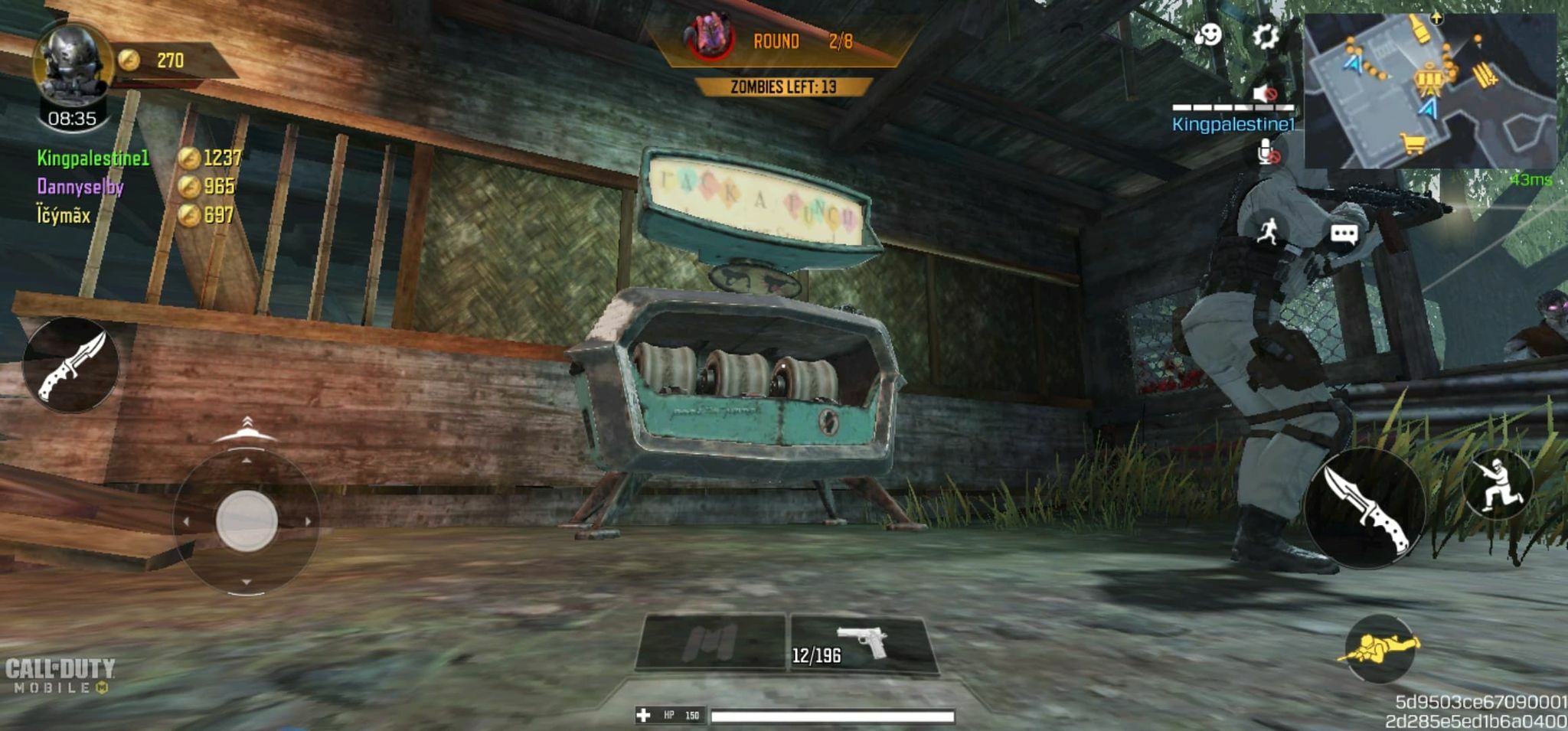
Task: Tap the virtual movement joystick knob
Action: (247, 521)
